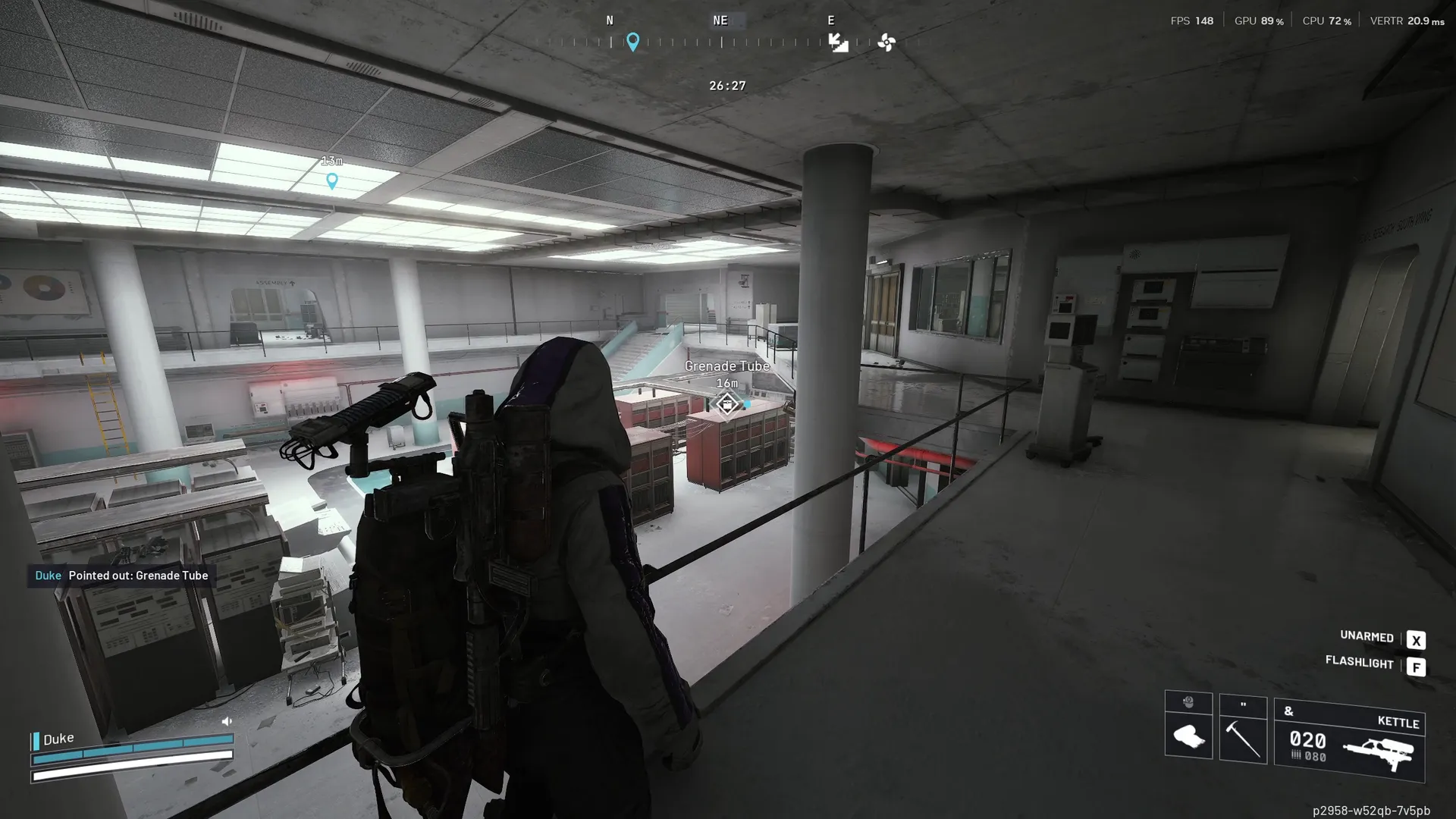Click the fan icon on the compass
Screen dimensions: 1456x819
(x=886, y=42)
